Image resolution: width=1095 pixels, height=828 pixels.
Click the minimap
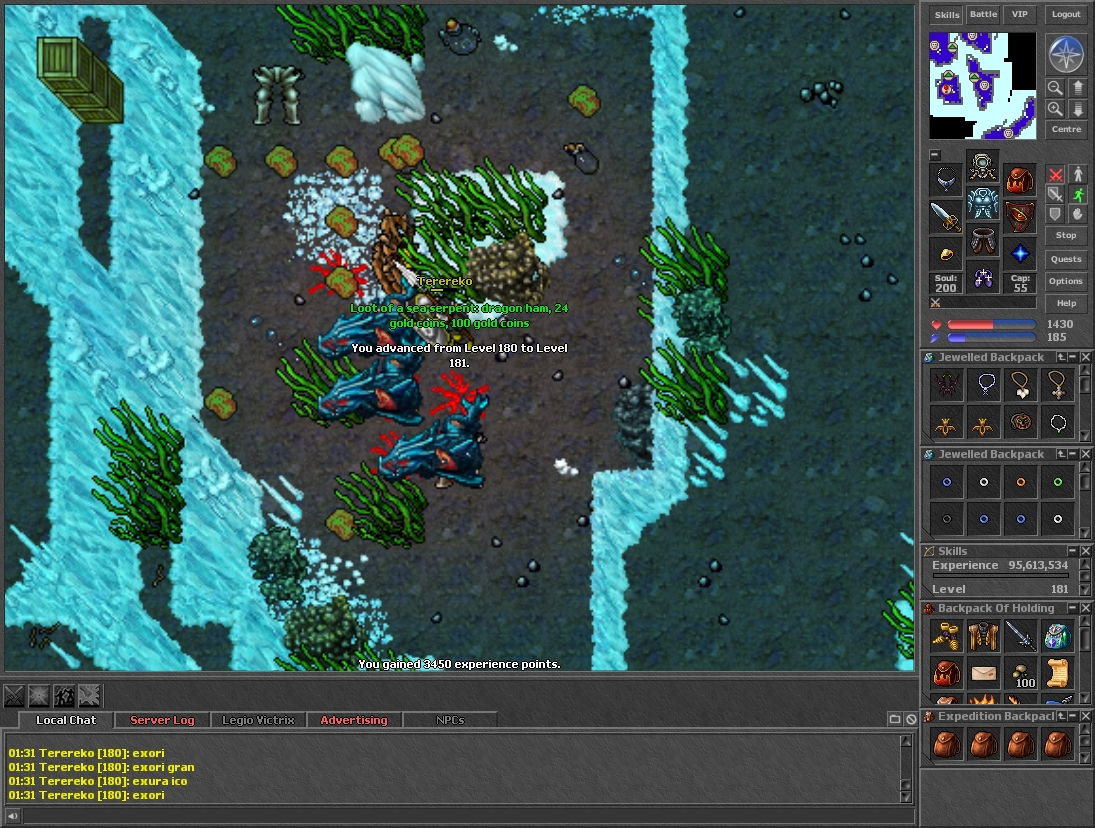click(982, 85)
